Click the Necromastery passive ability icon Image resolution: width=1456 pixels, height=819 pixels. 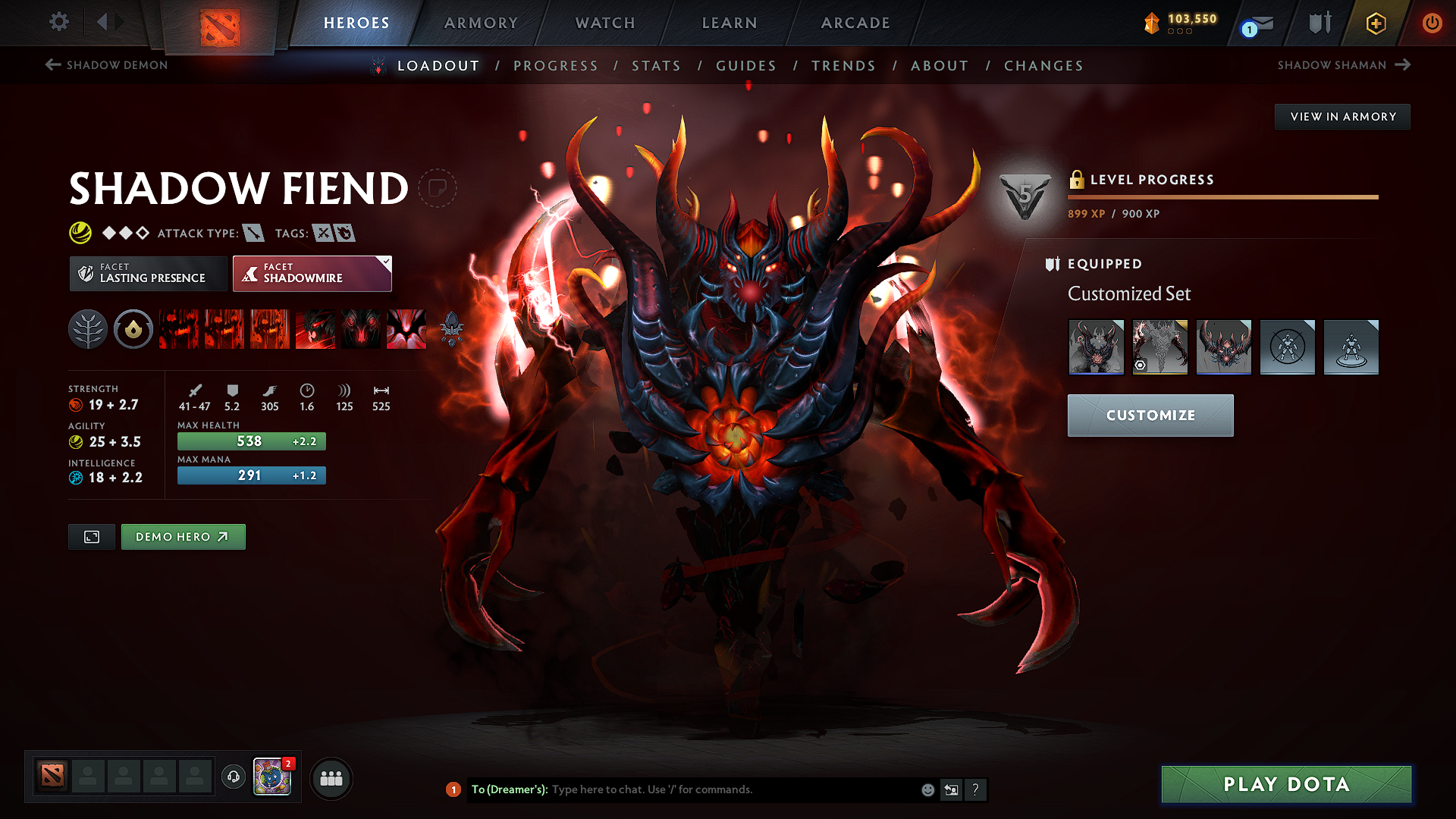click(315, 329)
